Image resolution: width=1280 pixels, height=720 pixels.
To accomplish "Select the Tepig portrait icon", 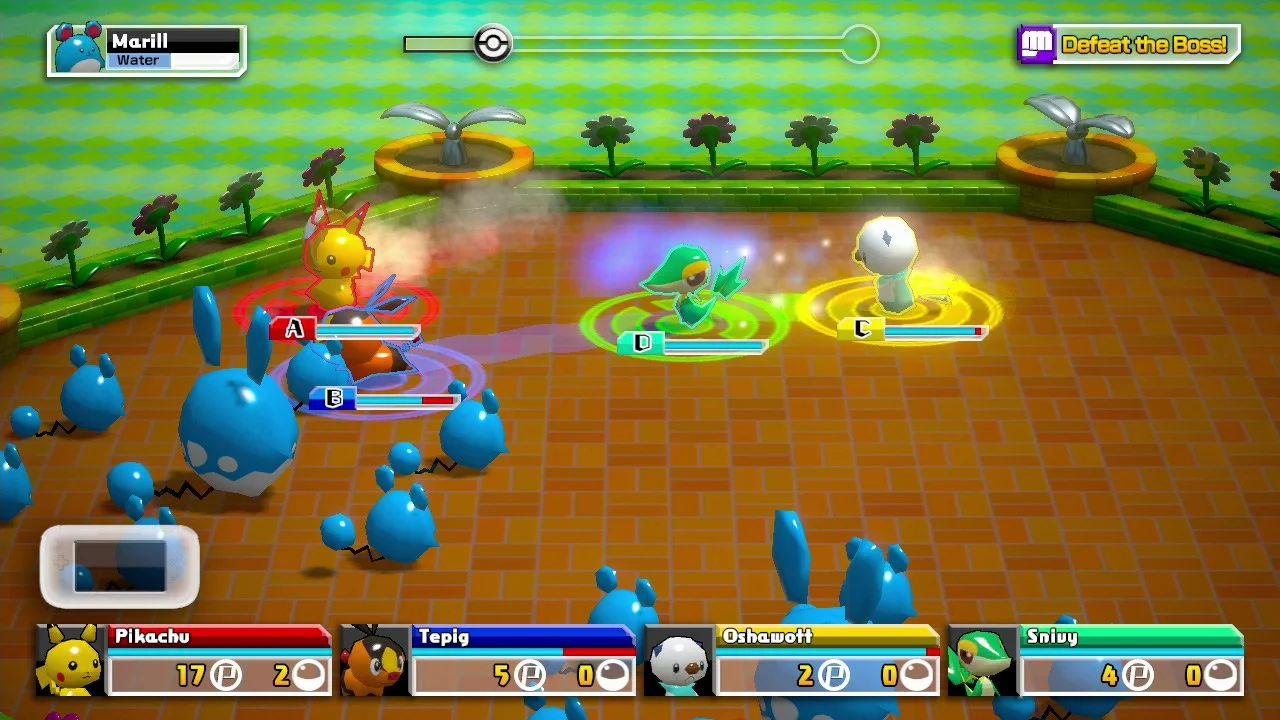I will click(x=372, y=660).
